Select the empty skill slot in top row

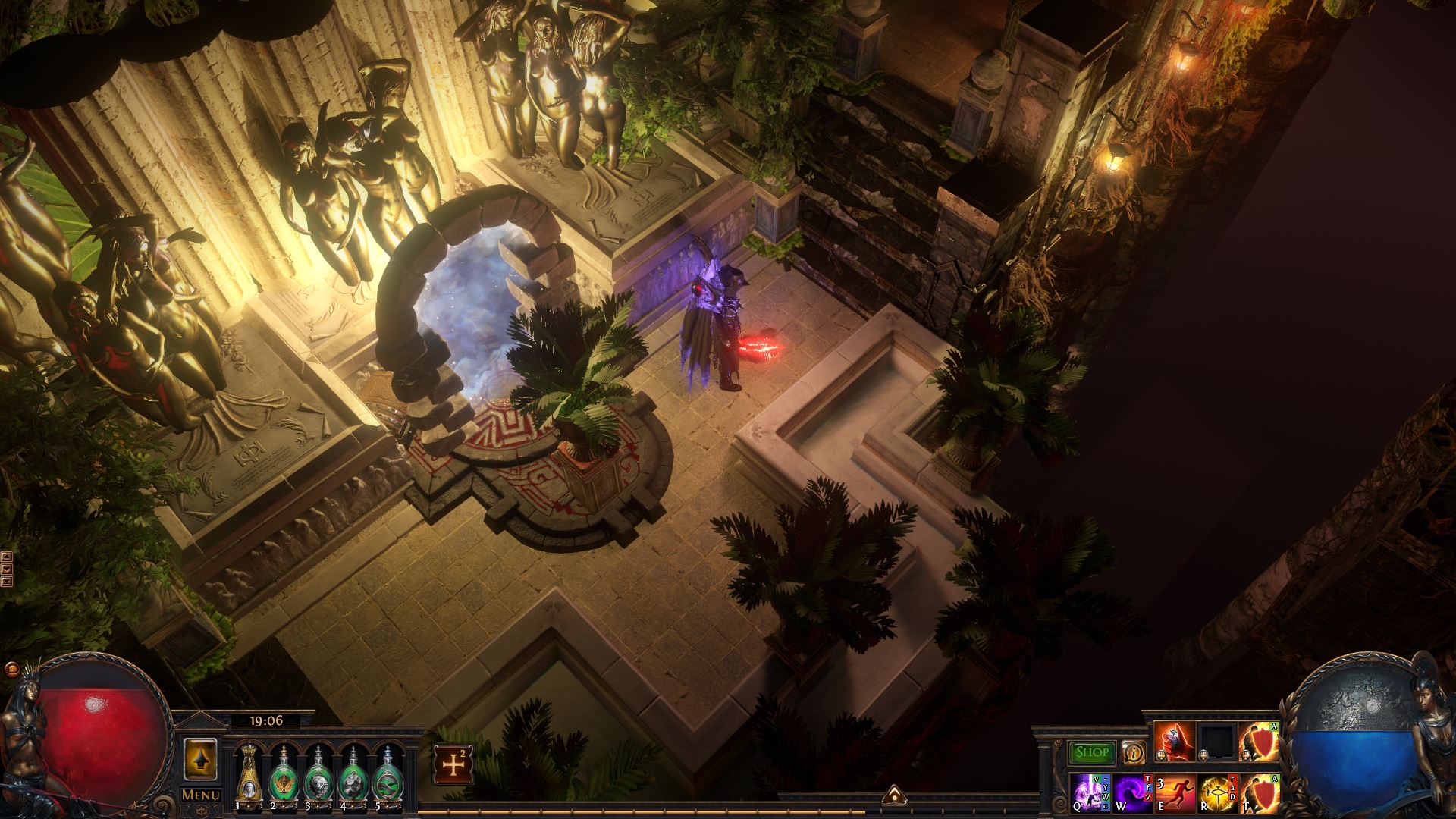point(1217,742)
